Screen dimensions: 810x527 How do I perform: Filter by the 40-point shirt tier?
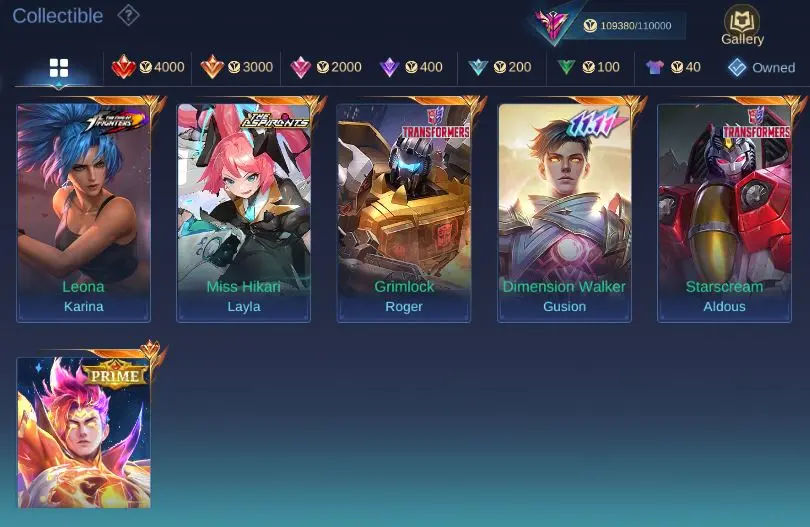coord(673,67)
